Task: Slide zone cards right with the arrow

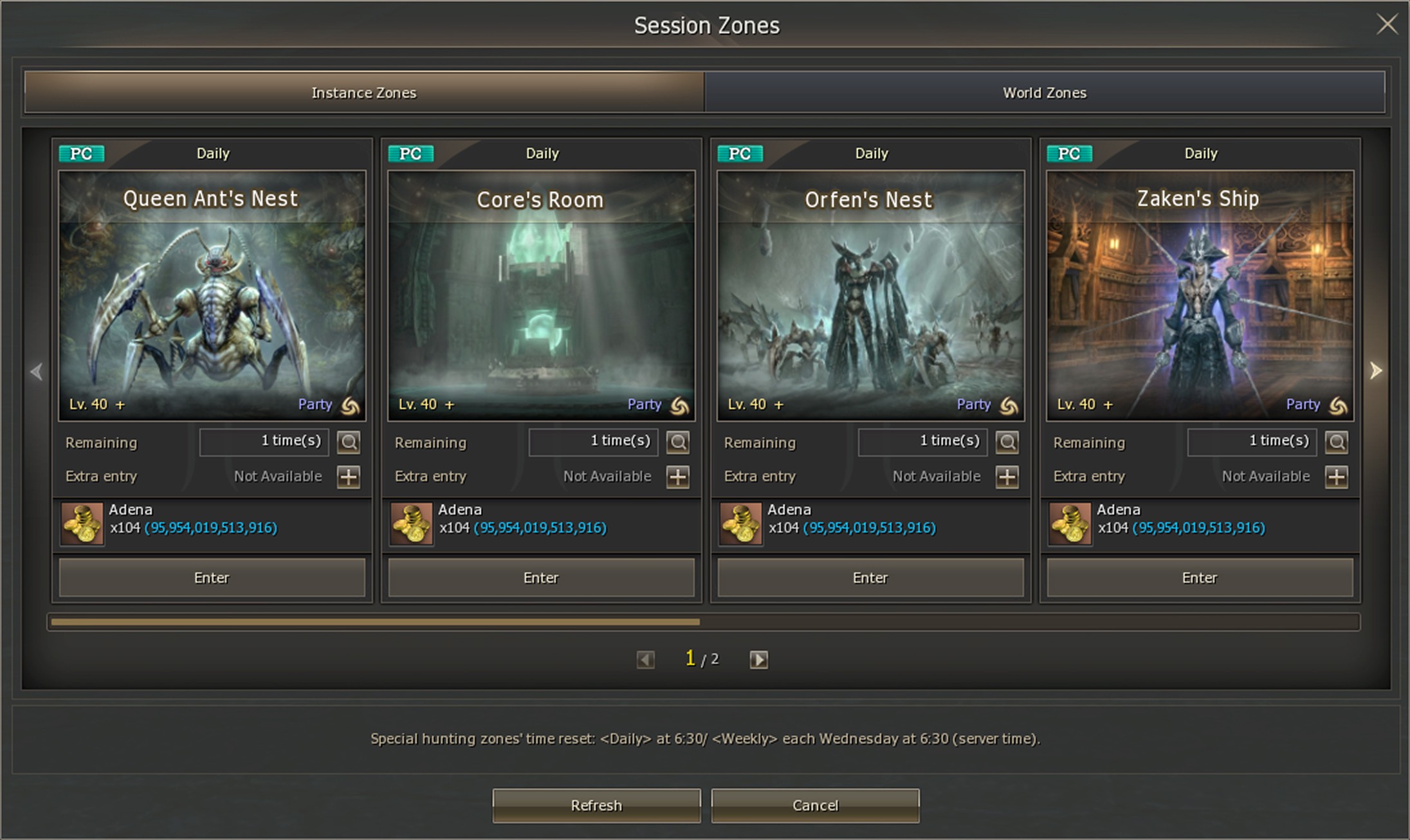Action: (1375, 370)
